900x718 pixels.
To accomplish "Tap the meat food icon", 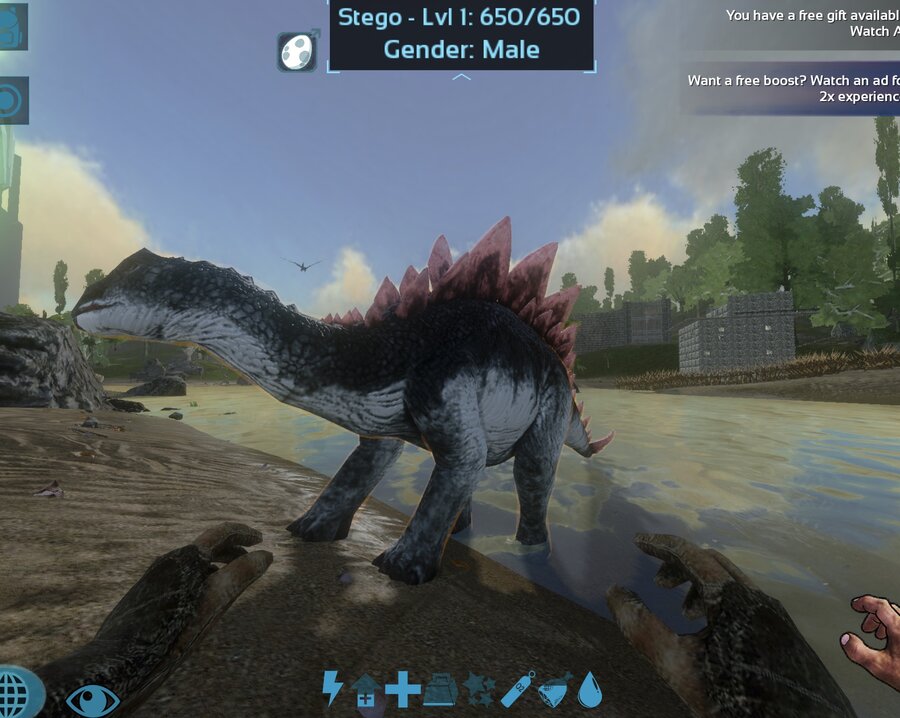I will click(x=555, y=689).
